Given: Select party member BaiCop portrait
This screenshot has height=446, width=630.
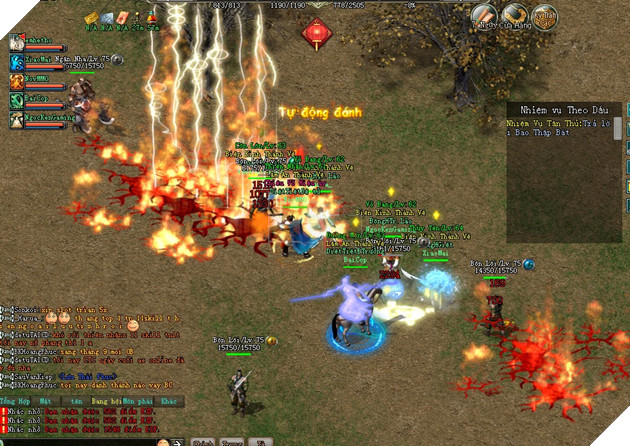Looking at the screenshot, I should point(17,100).
